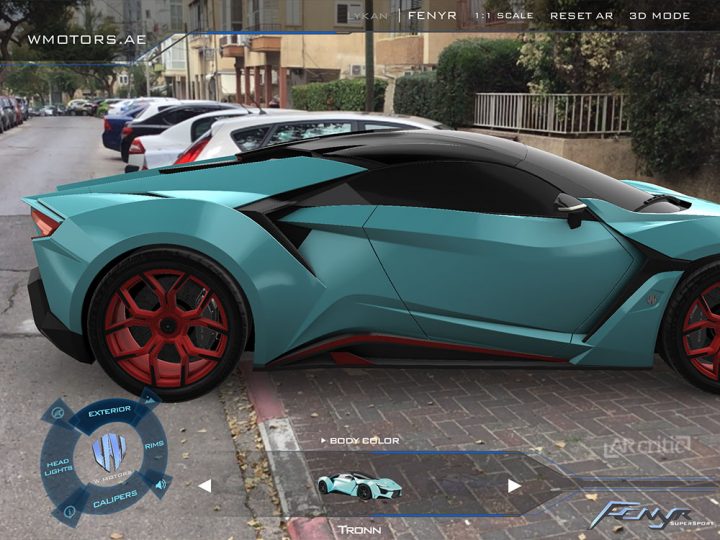The height and width of the screenshot is (540, 720).
Task: Open the Rims customization option
Action: pos(154,445)
